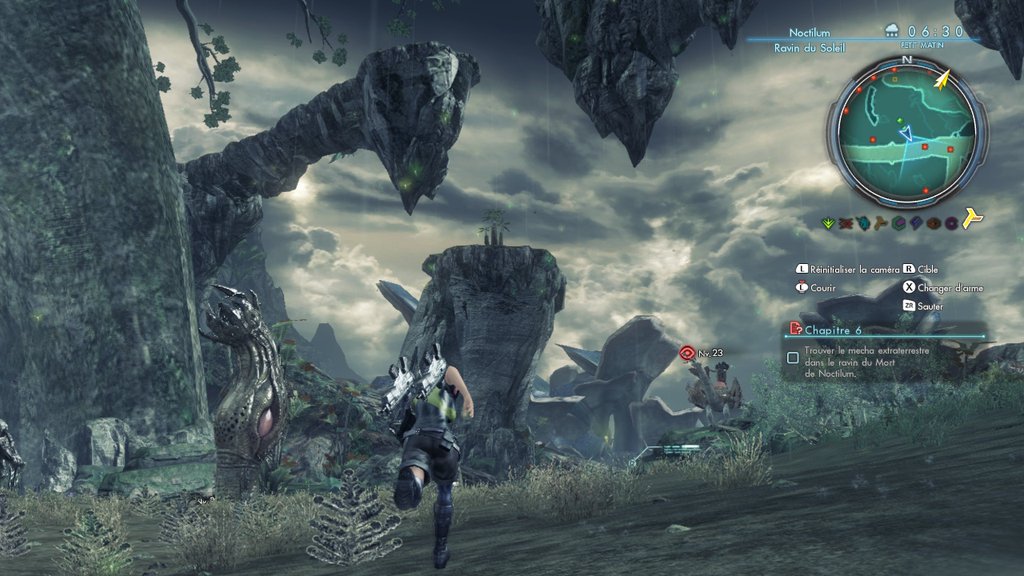The width and height of the screenshot is (1024, 576).
Task: Click the red quest document icon
Action: pyautogui.click(x=794, y=328)
